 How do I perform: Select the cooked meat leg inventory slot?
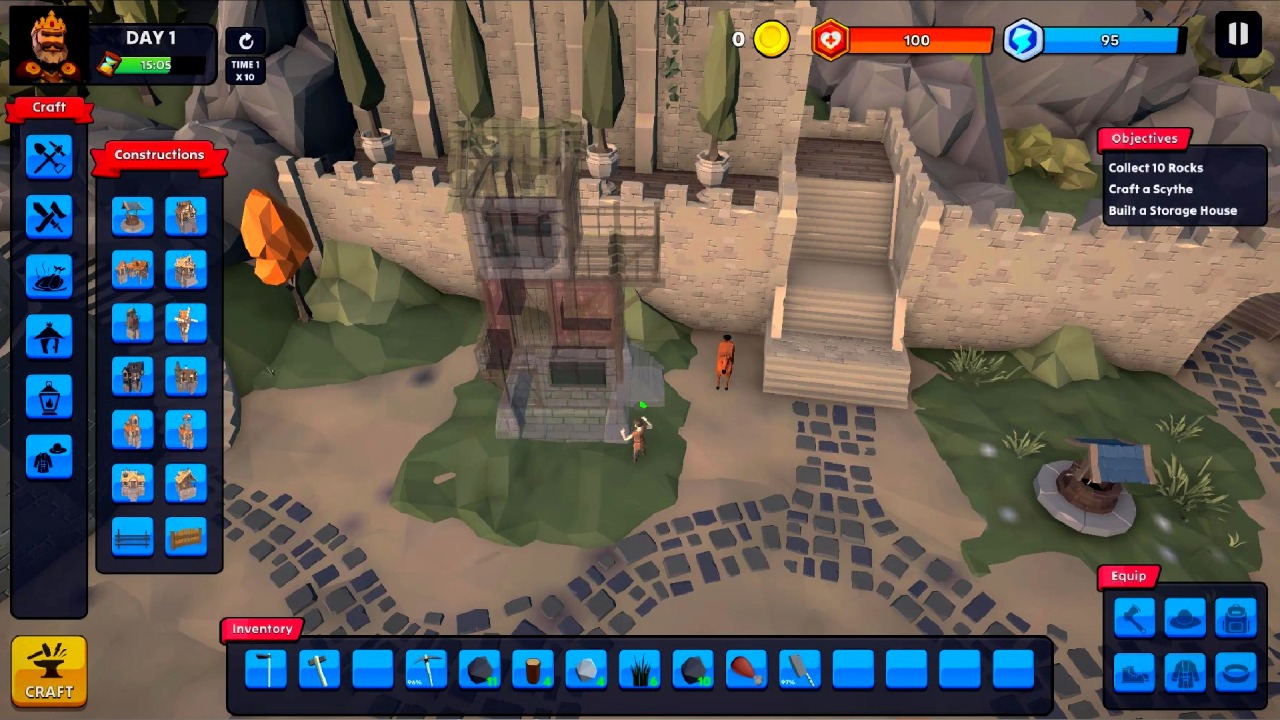747,670
